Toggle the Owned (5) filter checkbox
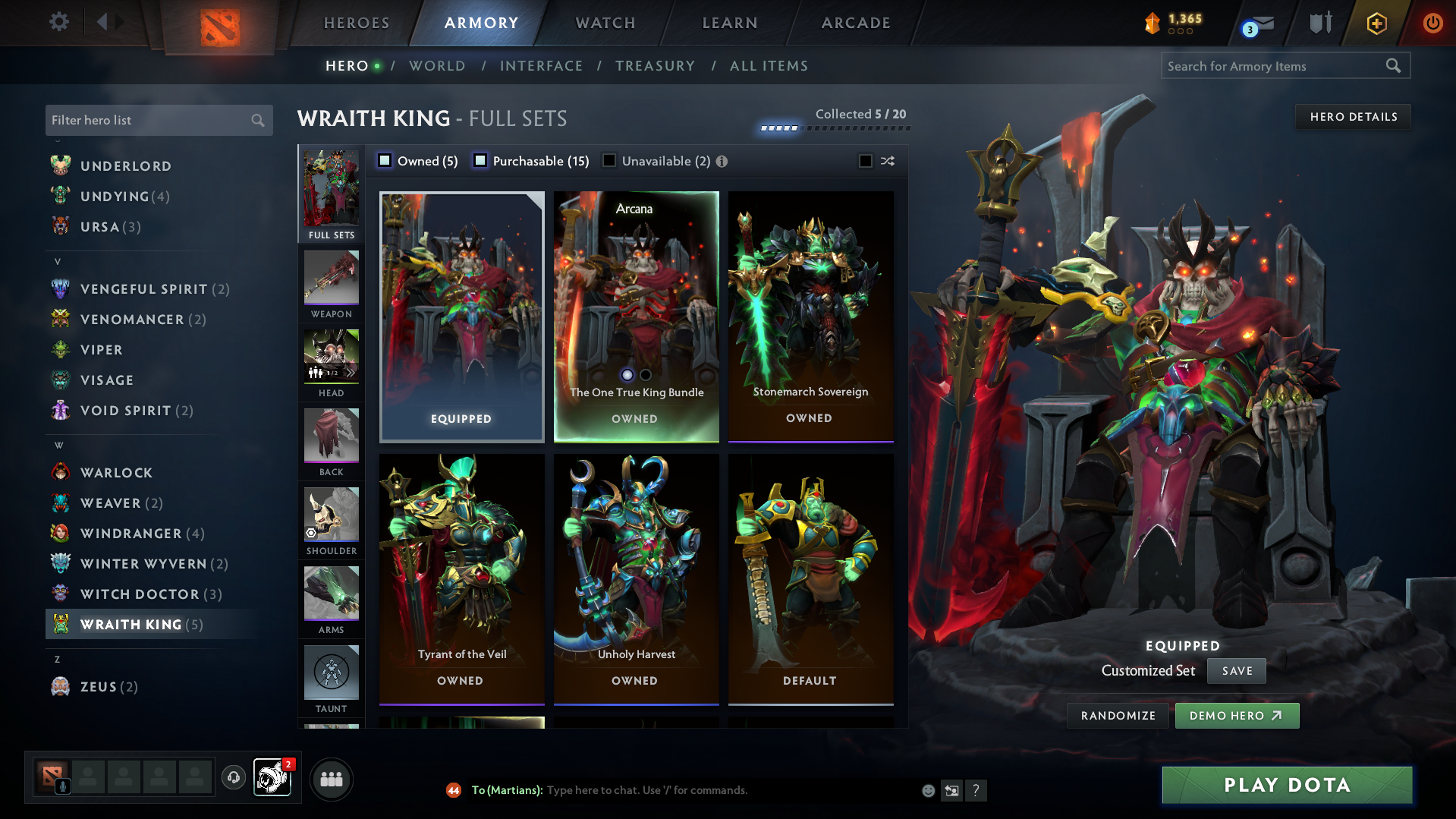 385,160
